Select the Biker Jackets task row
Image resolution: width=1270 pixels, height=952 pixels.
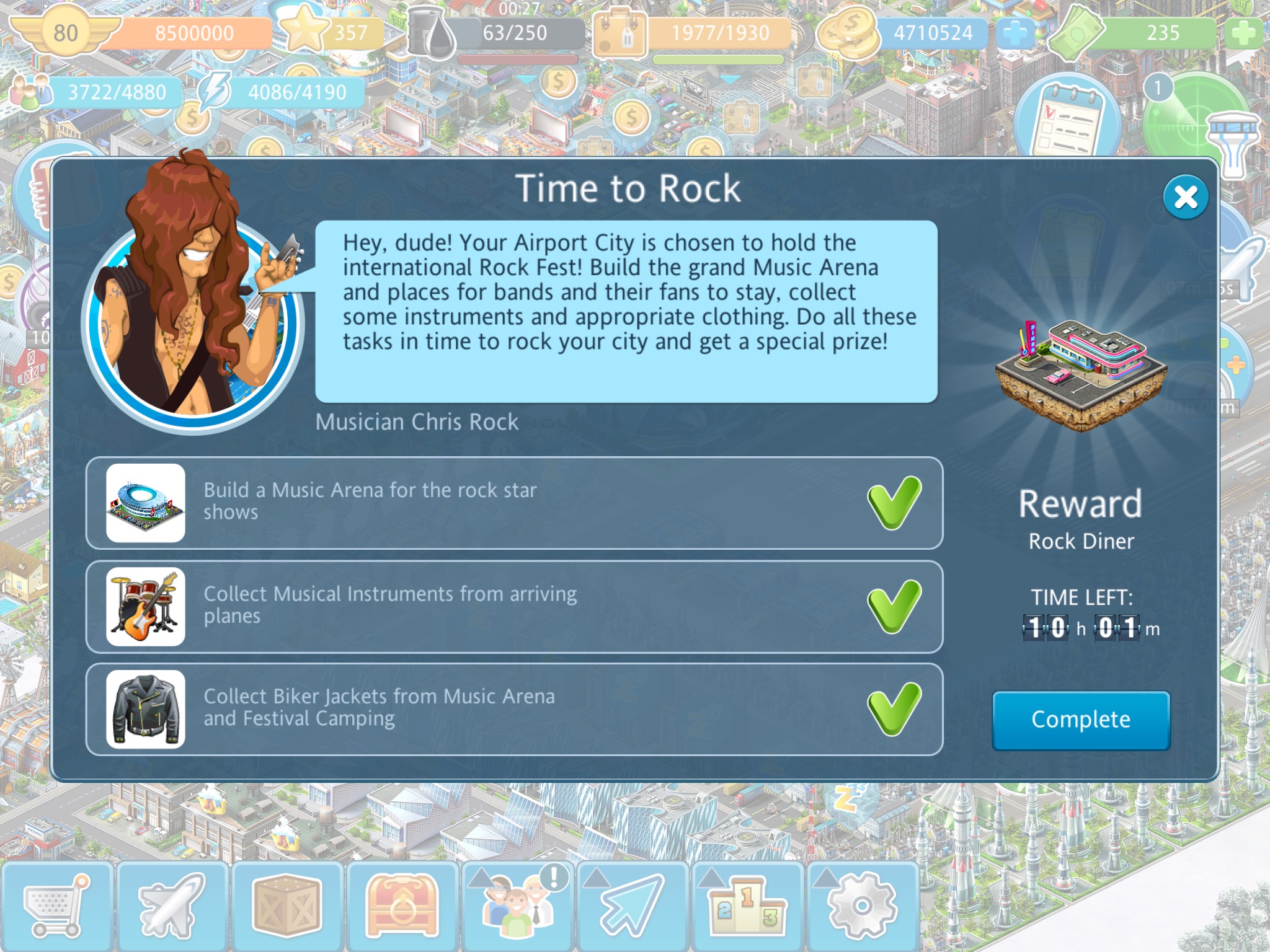[514, 709]
